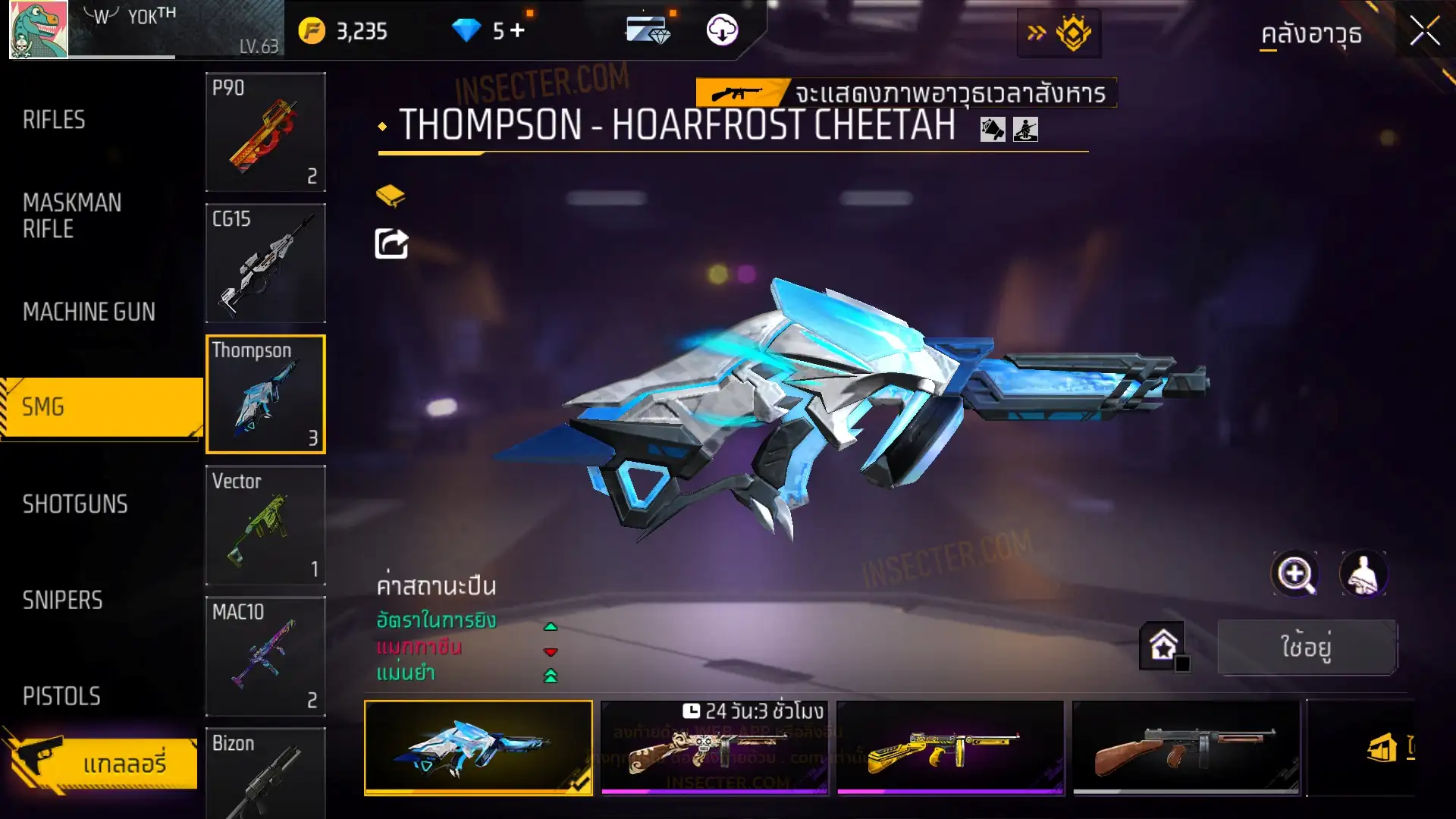
Task: Click the share icon beside the weapon
Action: 391,244
